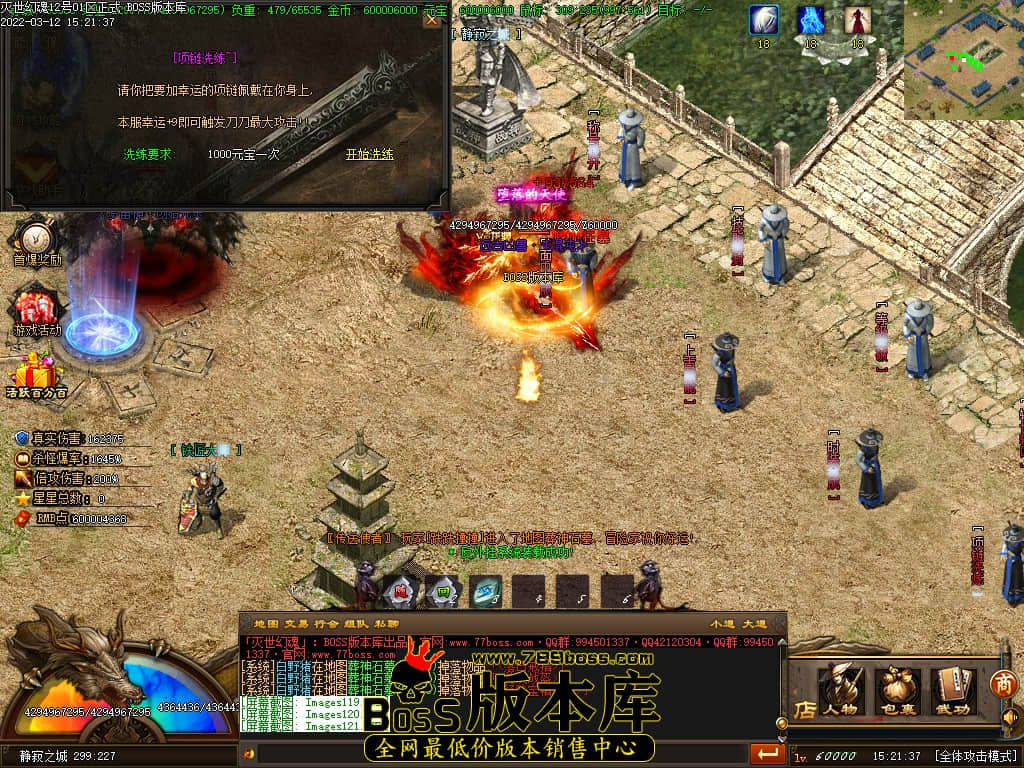Open the 商 shop round button
1024x768 pixels.
[1003, 684]
